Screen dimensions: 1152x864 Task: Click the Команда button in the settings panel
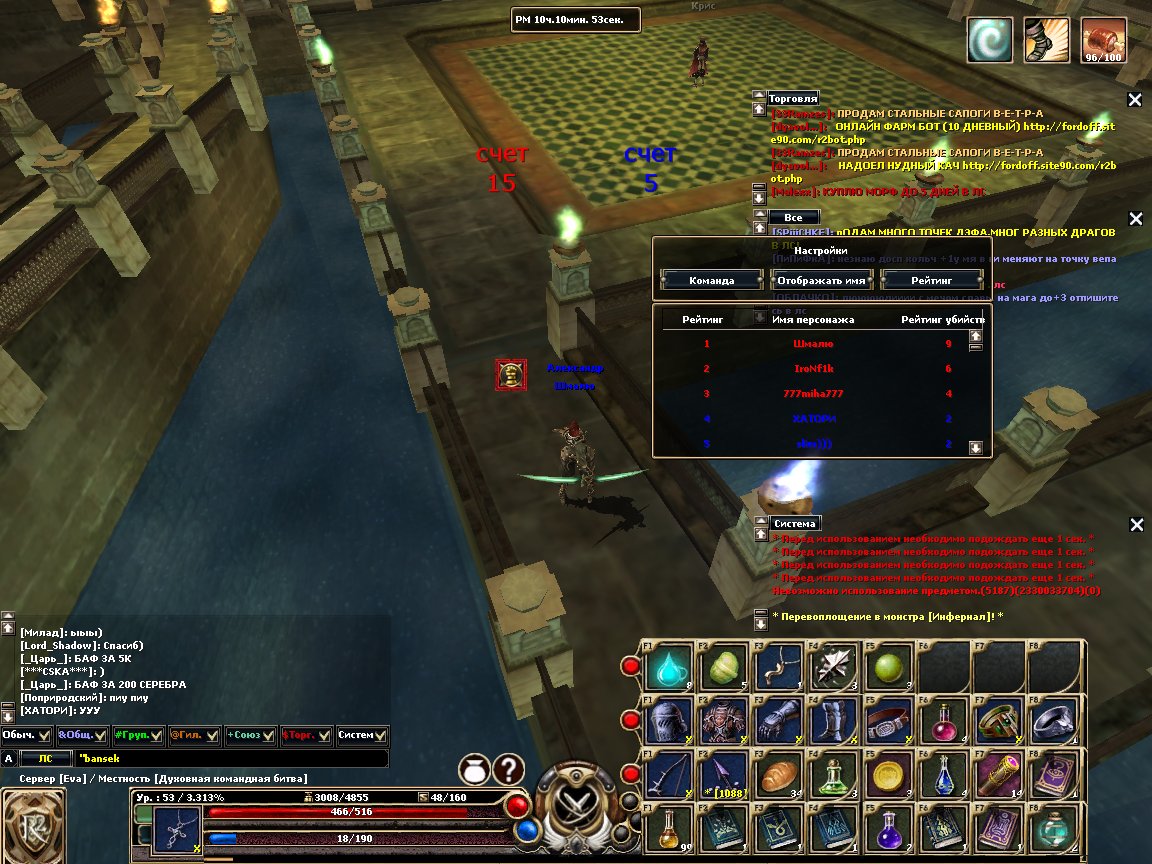711,280
